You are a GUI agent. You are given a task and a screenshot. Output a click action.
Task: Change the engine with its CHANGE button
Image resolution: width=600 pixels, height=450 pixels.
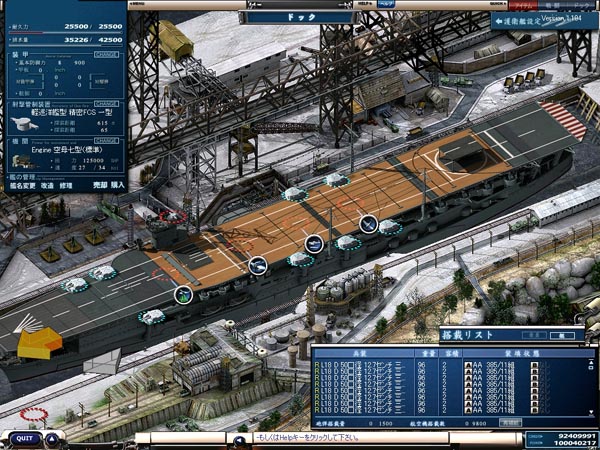click(106, 141)
